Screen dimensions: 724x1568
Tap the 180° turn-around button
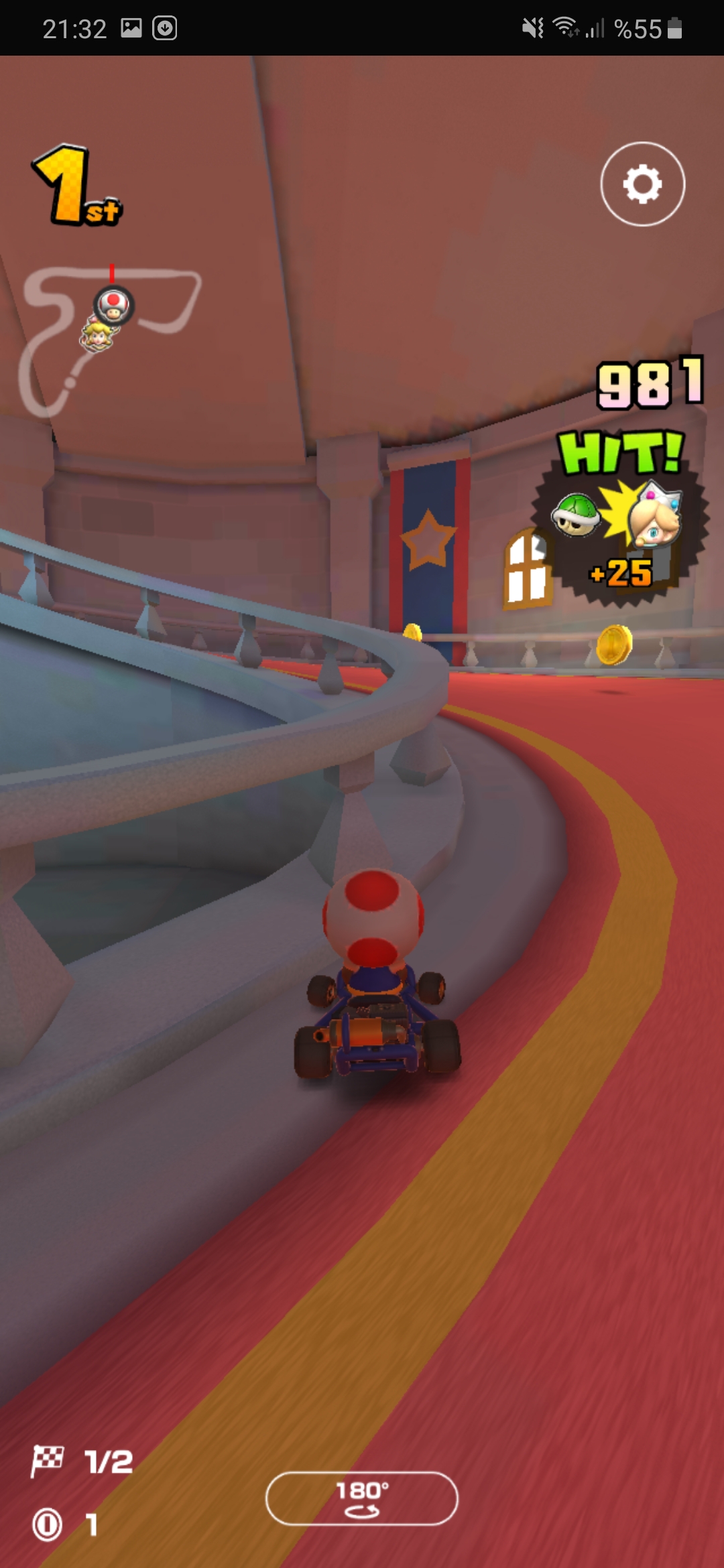(362, 1498)
